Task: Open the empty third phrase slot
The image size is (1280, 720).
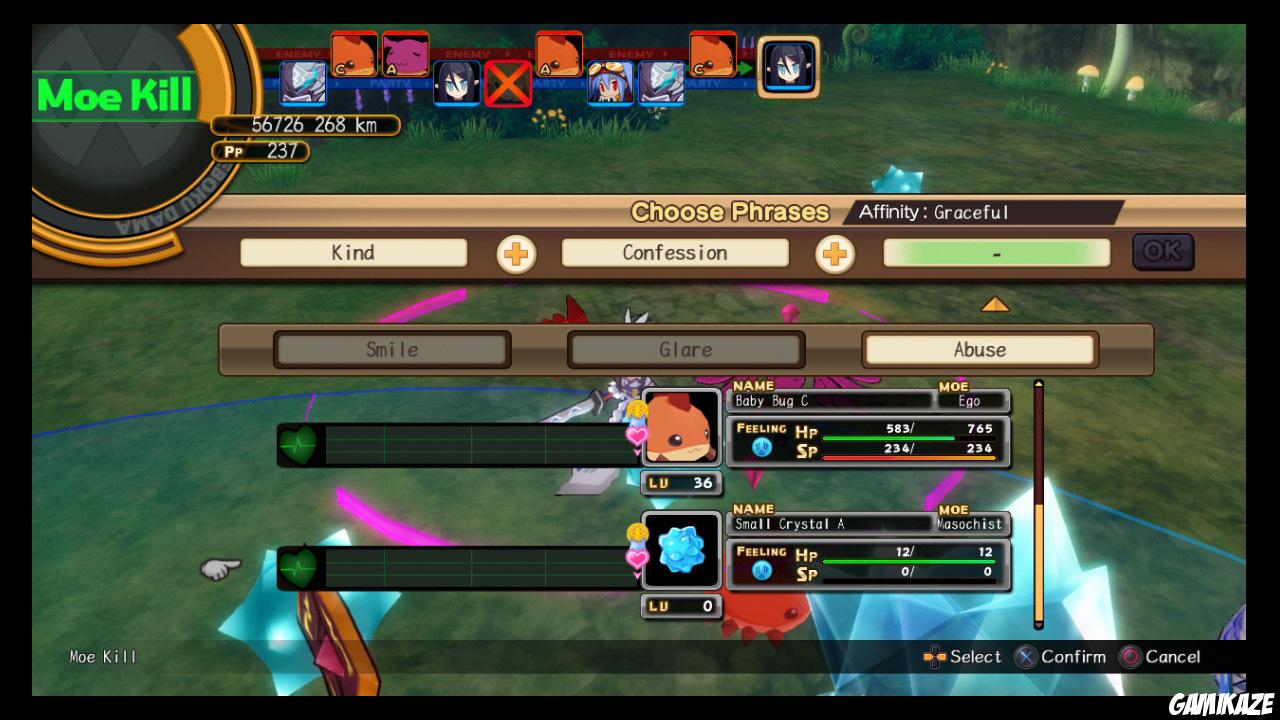Action: click(x=997, y=252)
